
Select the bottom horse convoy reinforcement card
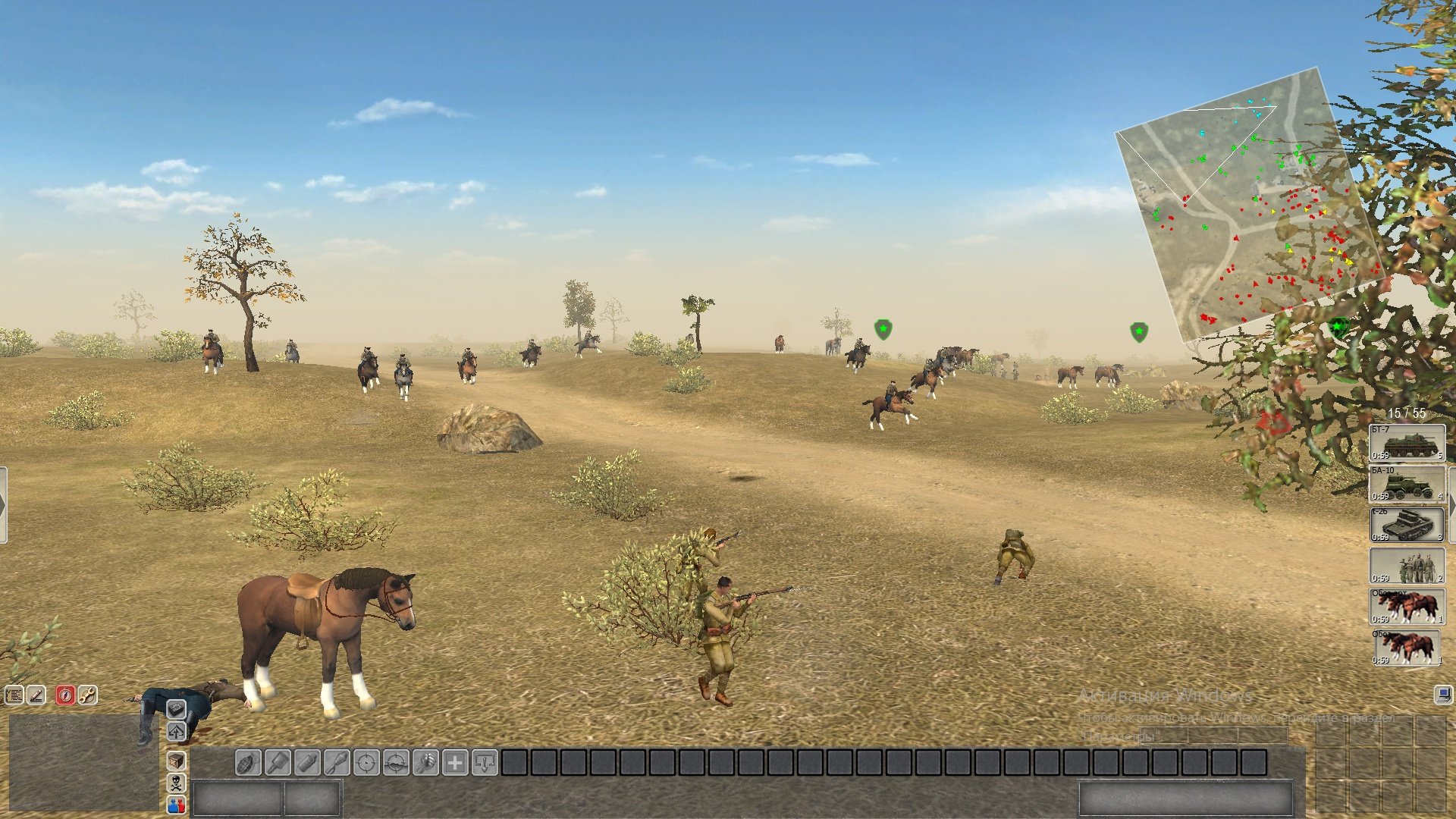[x=1407, y=648]
